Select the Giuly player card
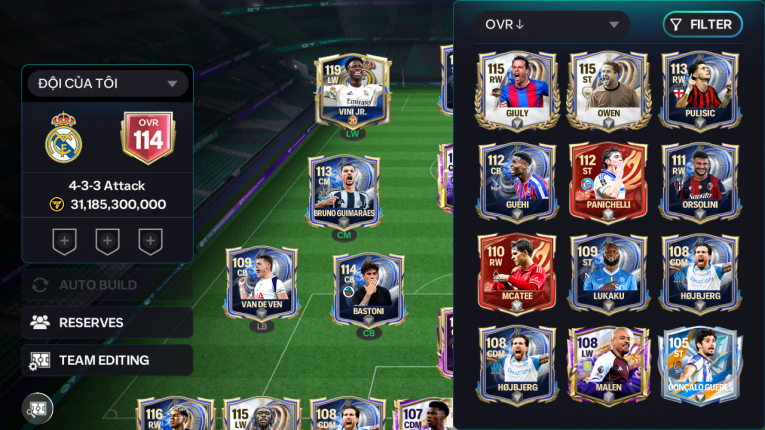The height and width of the screenshot is (430, 765). pos(516,88)
